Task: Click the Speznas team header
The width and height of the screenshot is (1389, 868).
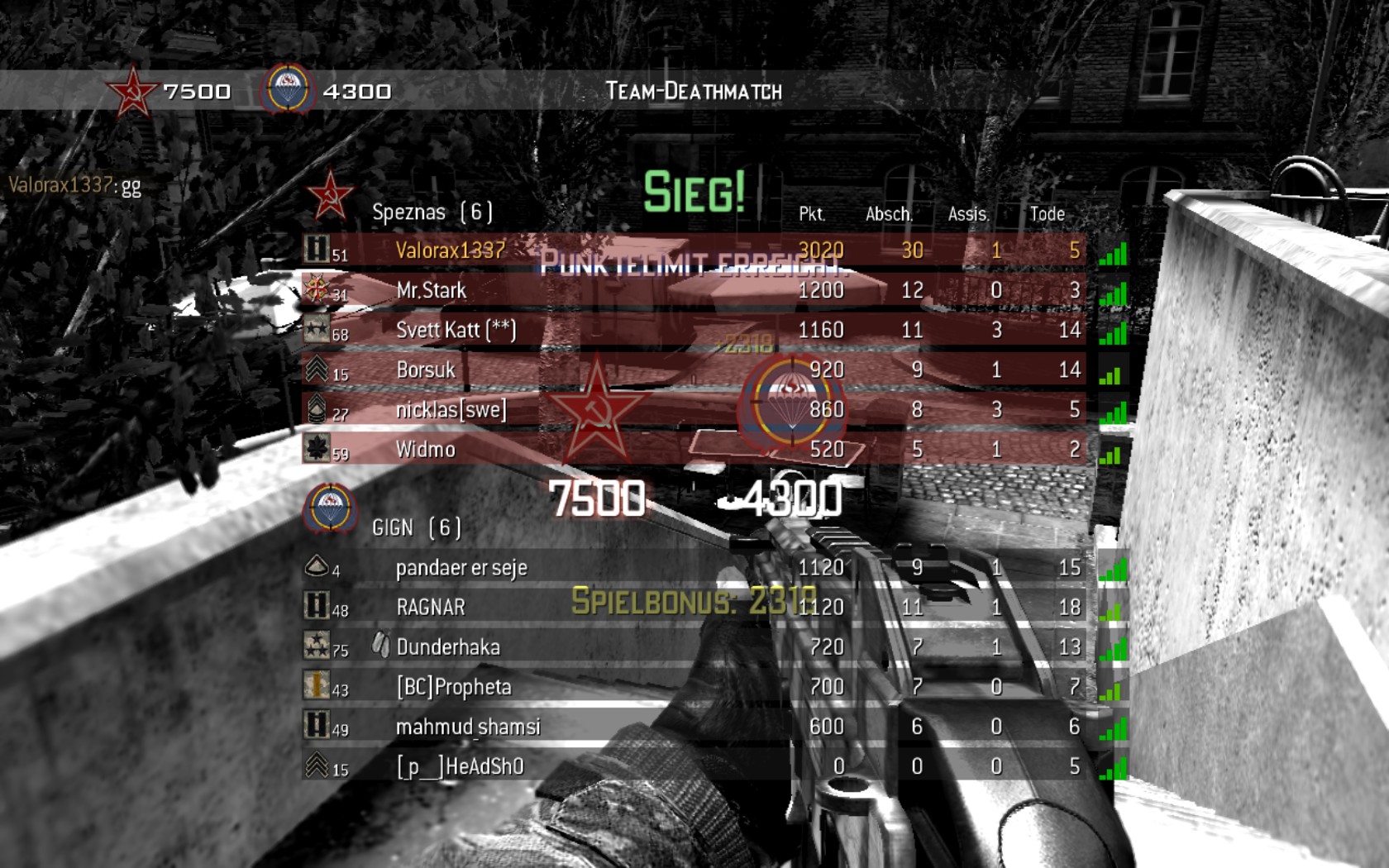Action: point(432,212)
